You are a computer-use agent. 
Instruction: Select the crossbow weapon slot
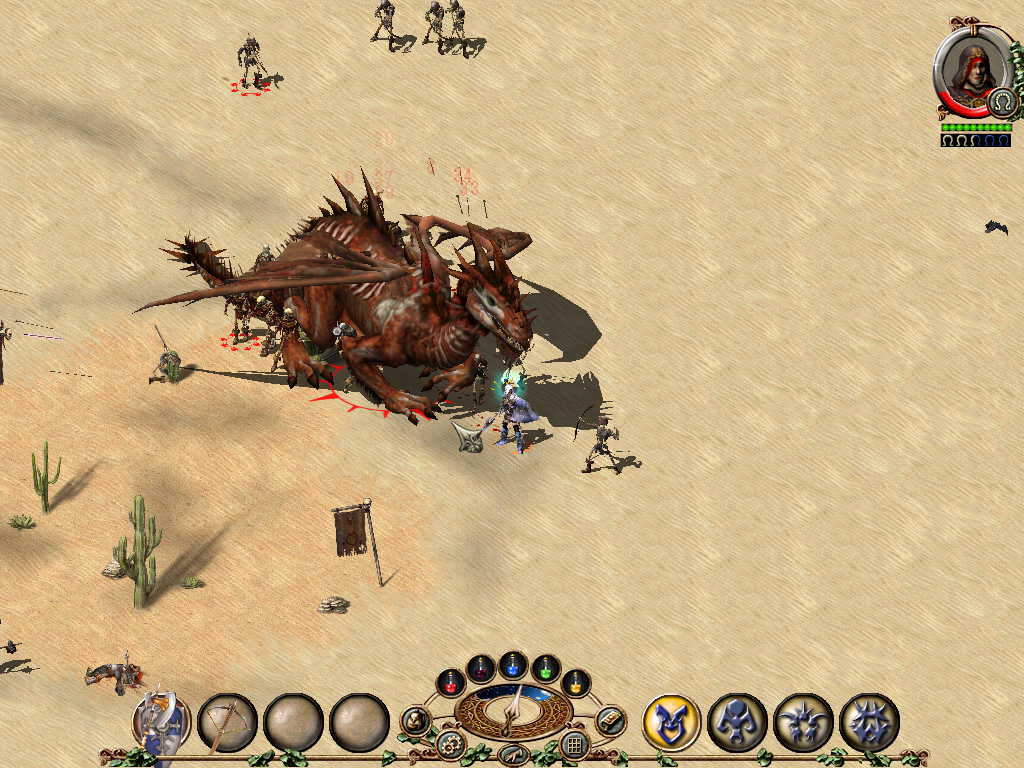click(227, 722)
